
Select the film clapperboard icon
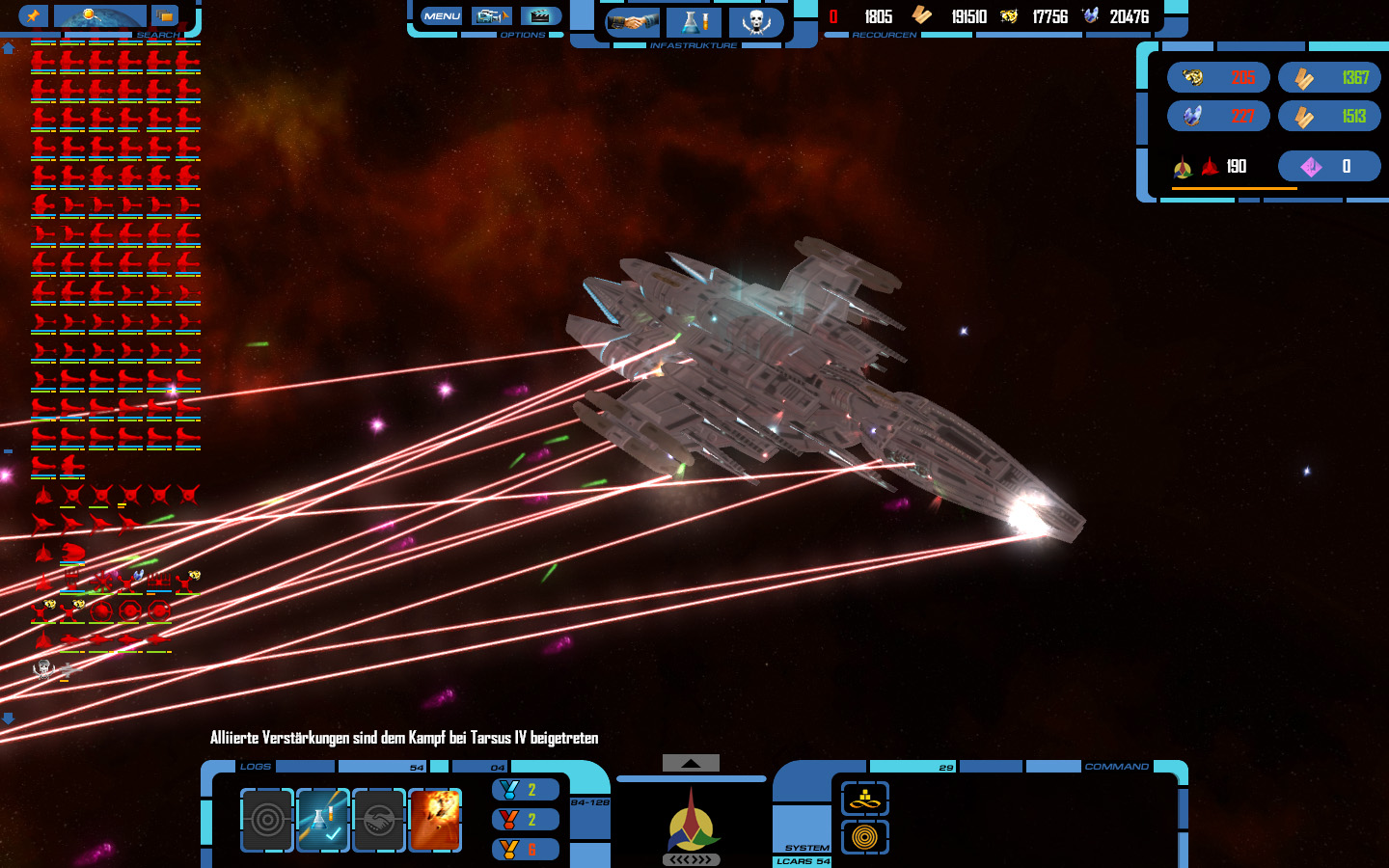[x=541, y=16]
